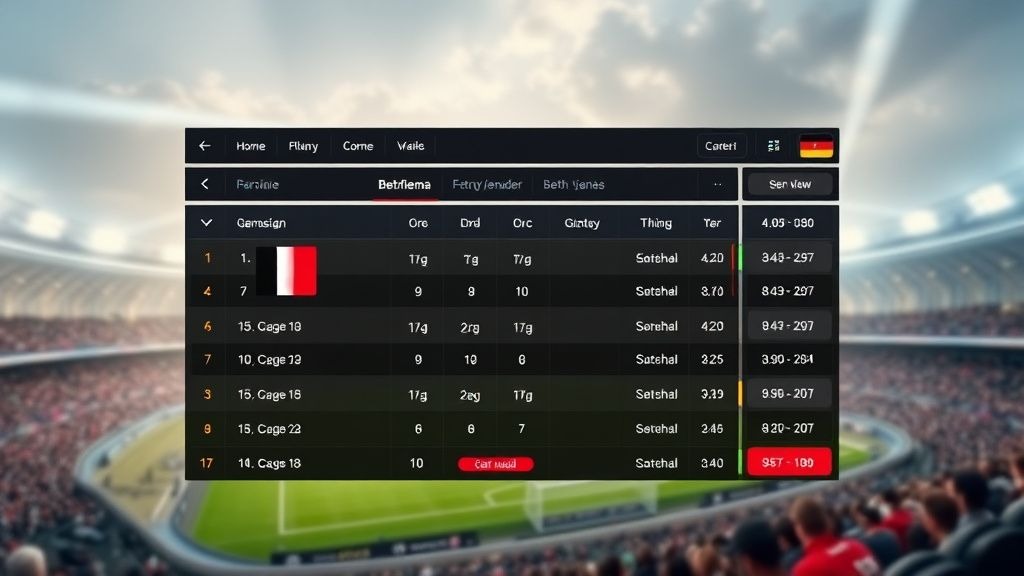
Task: Click the Carert button
Action: coord(721,146)
